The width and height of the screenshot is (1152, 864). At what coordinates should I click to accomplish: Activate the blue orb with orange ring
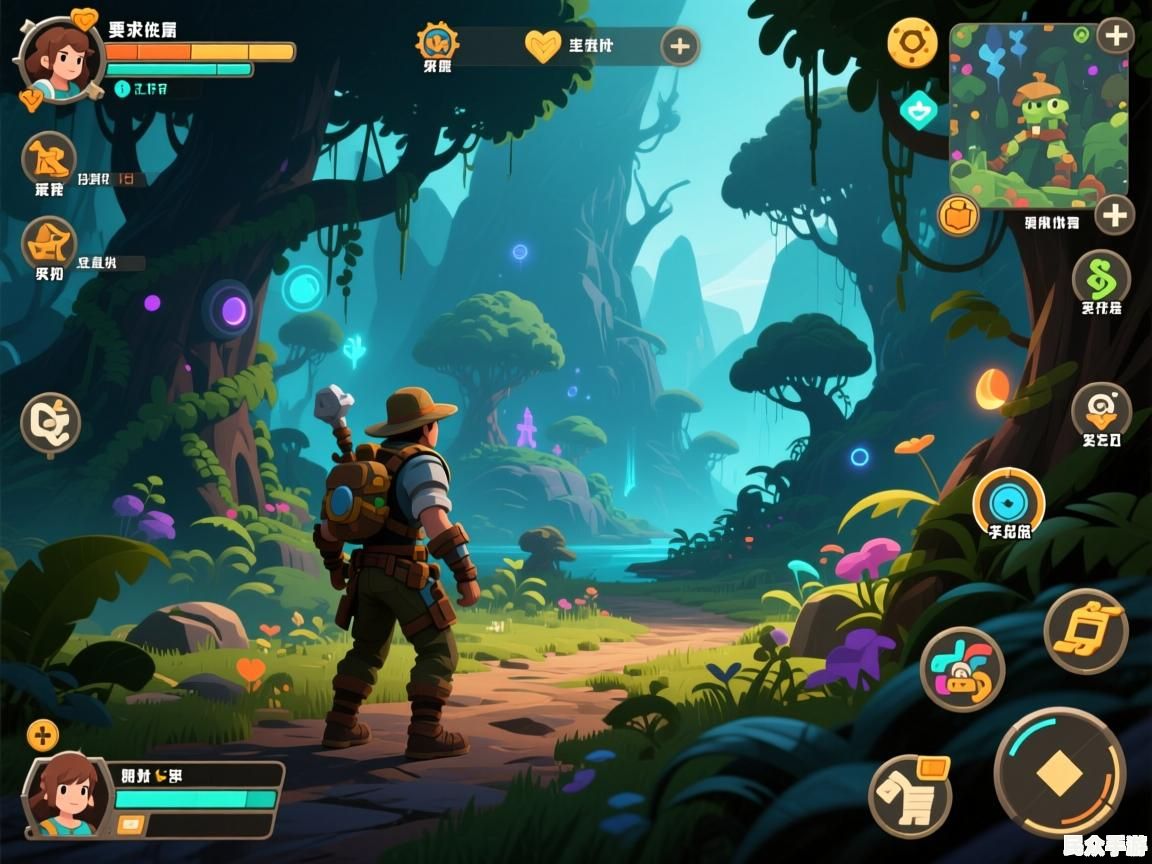pos(1008,500)
